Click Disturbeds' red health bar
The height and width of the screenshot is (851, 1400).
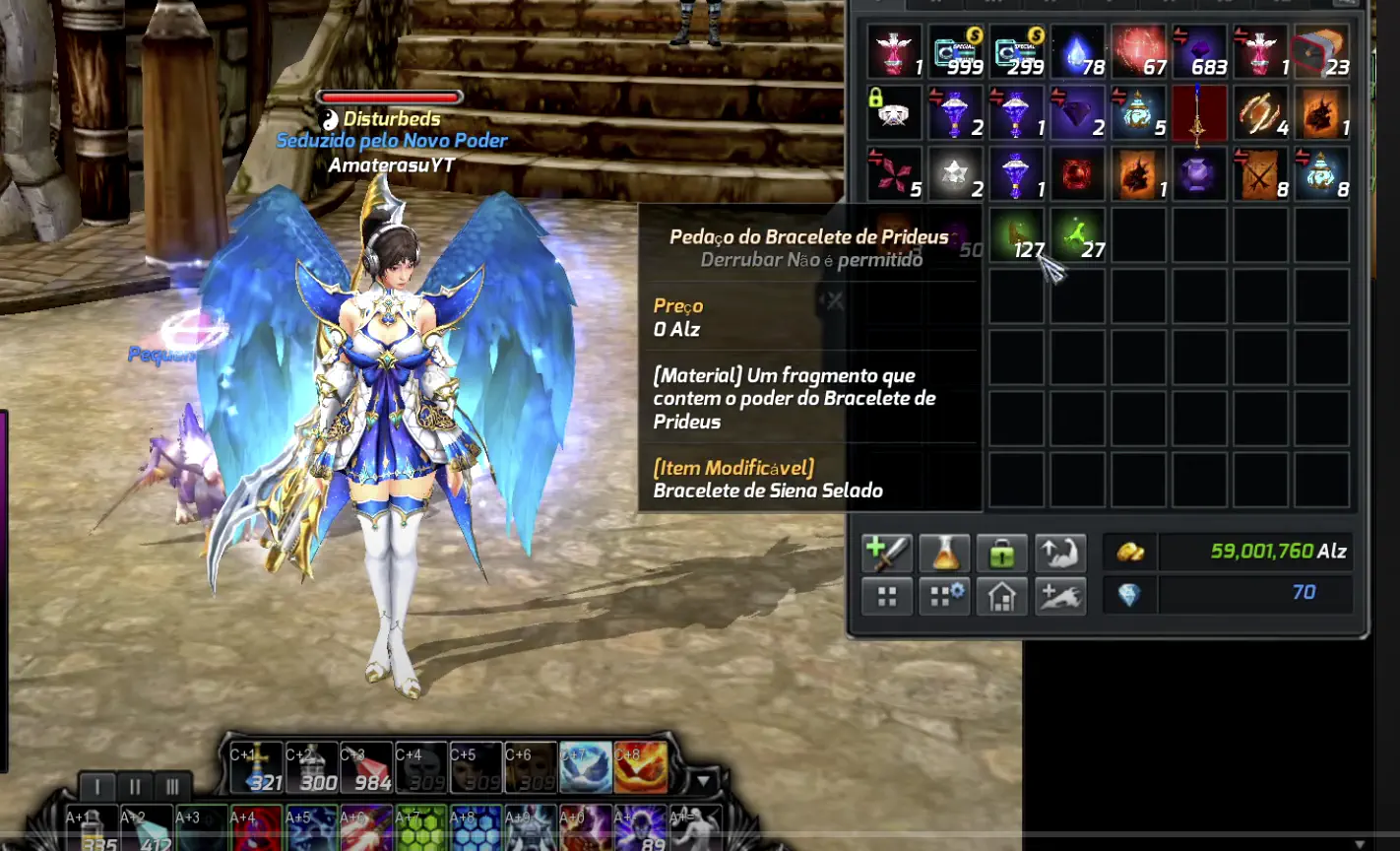[x=389, y=98]
